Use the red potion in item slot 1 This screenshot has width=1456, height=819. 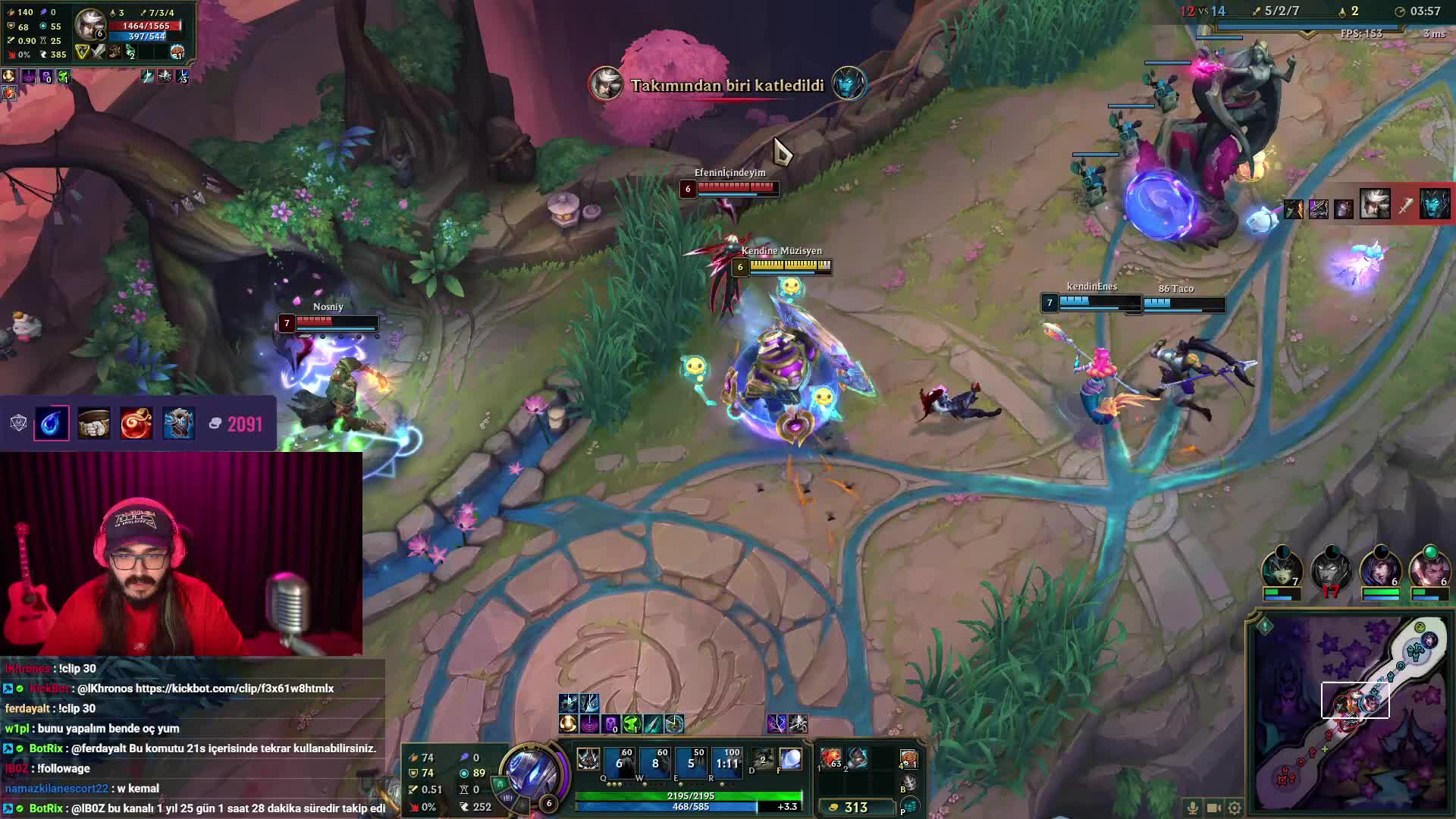[x=831, y=759]
